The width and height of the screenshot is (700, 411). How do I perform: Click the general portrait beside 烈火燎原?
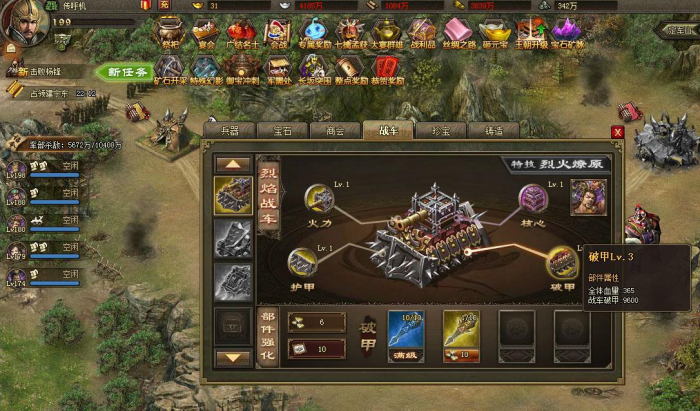pos(587,197)
